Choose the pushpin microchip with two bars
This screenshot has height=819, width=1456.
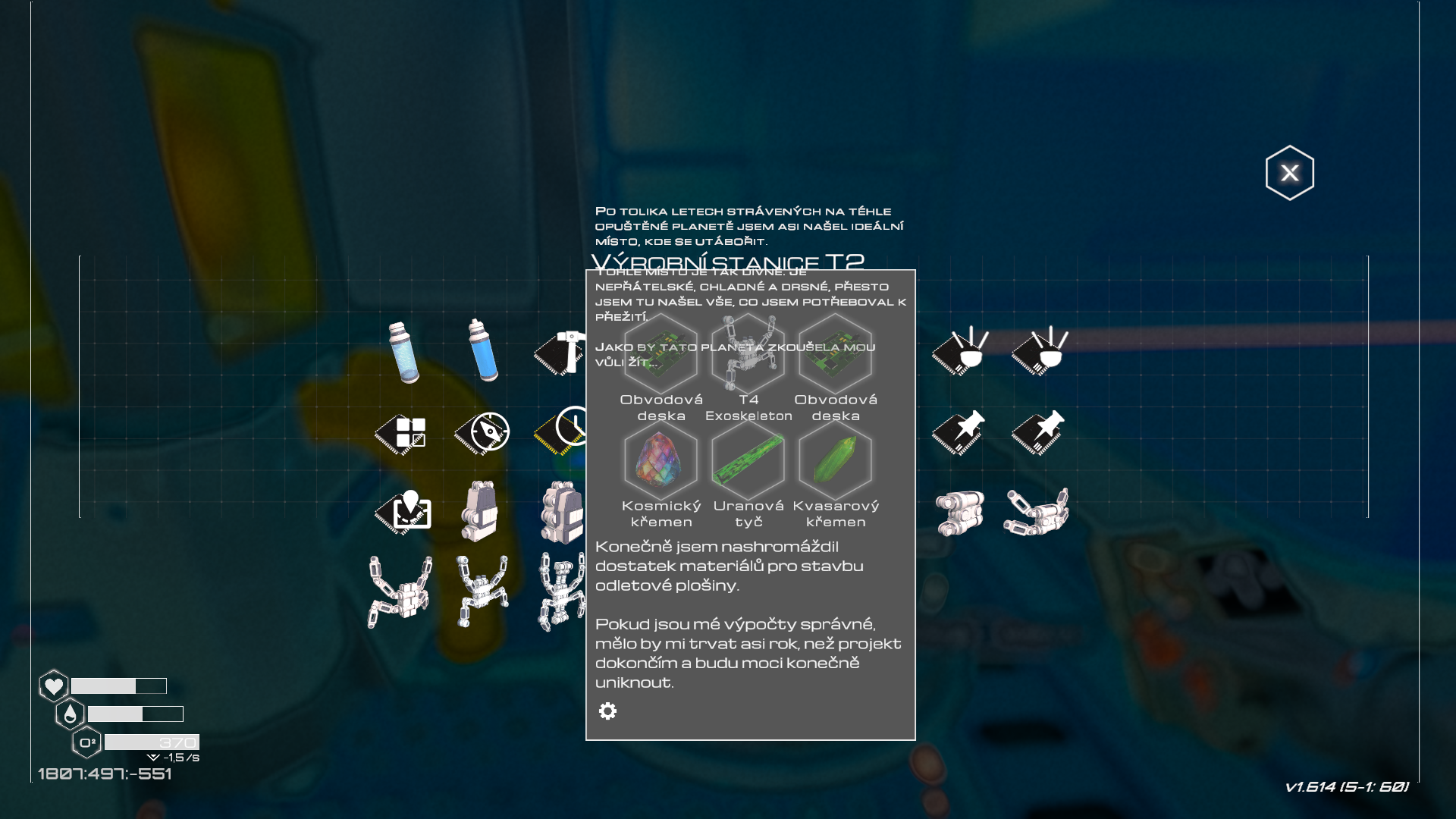pos(959,433)
